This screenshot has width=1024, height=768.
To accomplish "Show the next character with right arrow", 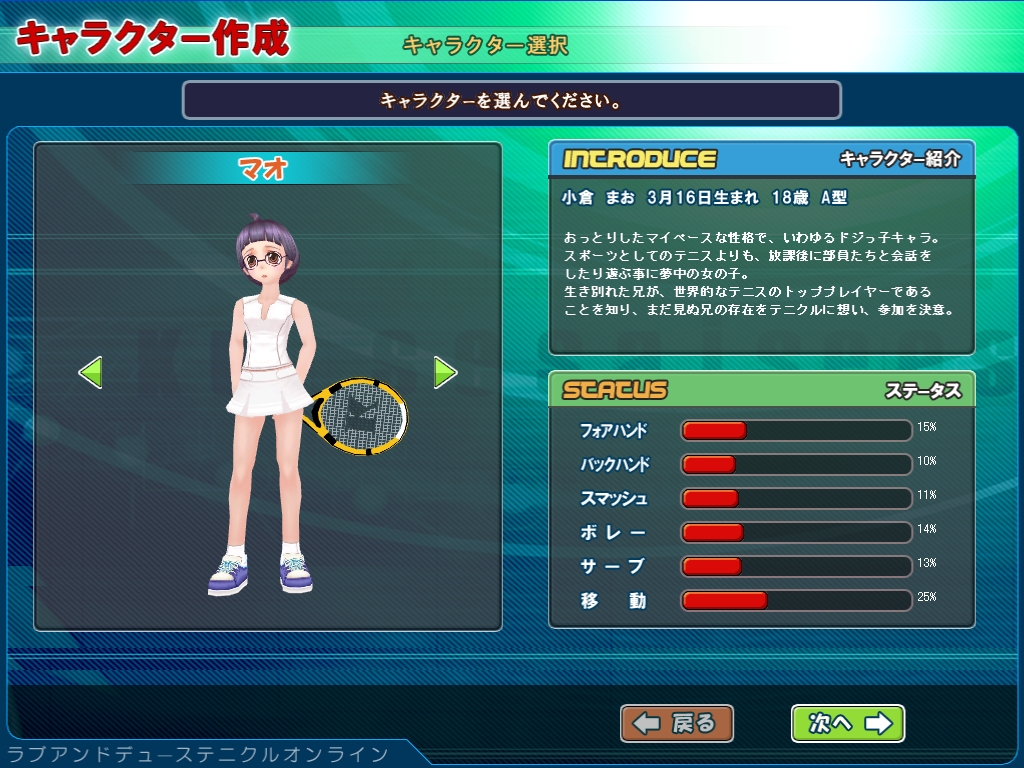I will pyautogui.click(x=445, y=373).
